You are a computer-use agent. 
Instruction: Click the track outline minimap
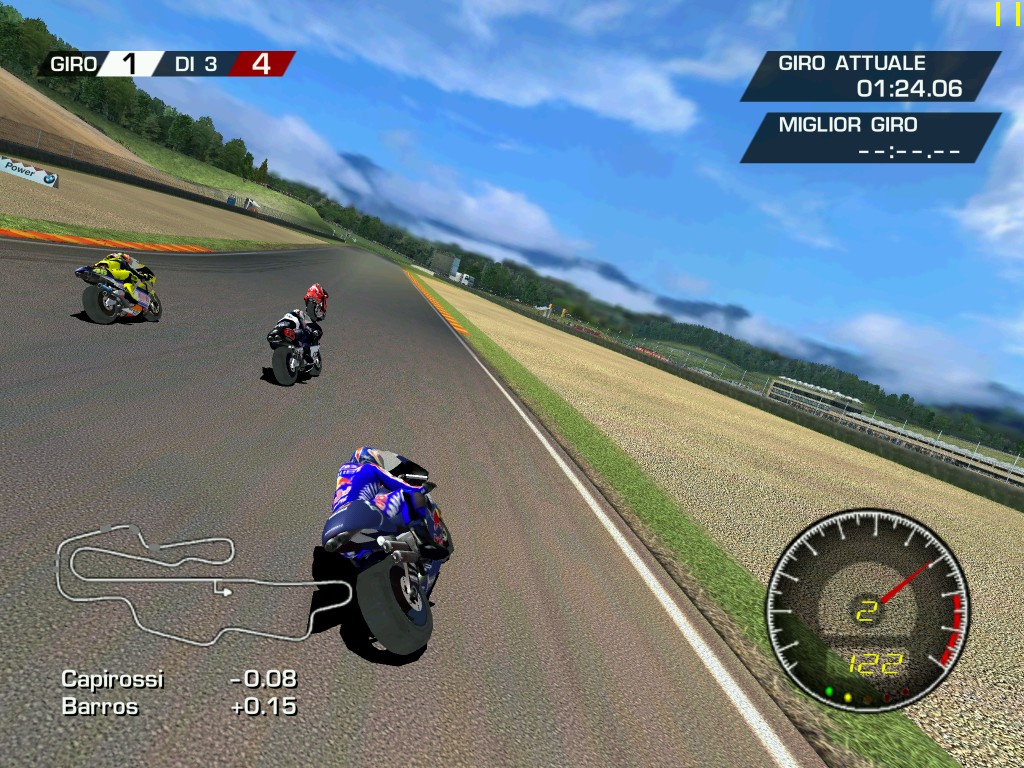[200, 585]
